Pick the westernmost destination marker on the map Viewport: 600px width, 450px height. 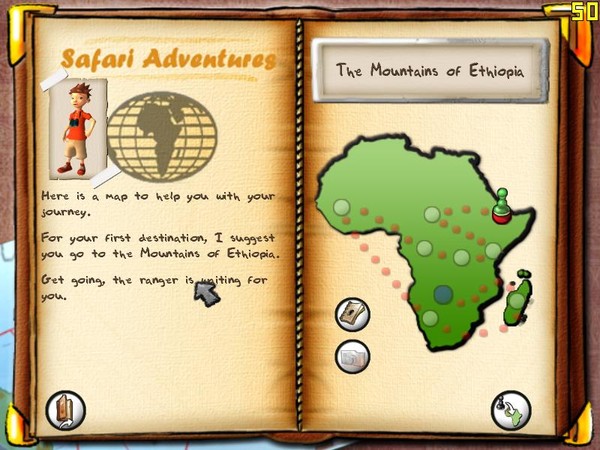pos(341,208)
